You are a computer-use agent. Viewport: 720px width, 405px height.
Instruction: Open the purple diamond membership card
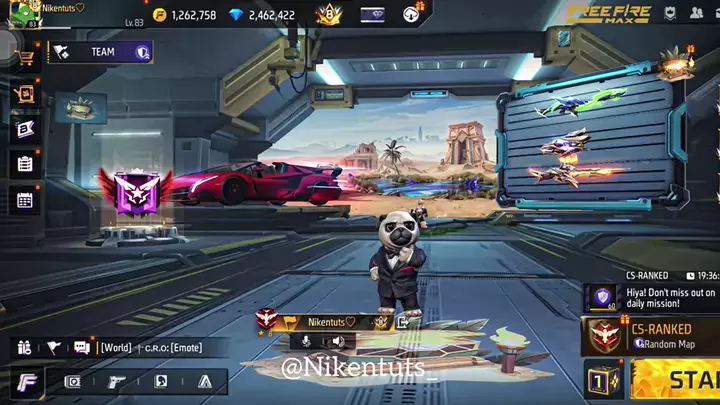(372, 15)
